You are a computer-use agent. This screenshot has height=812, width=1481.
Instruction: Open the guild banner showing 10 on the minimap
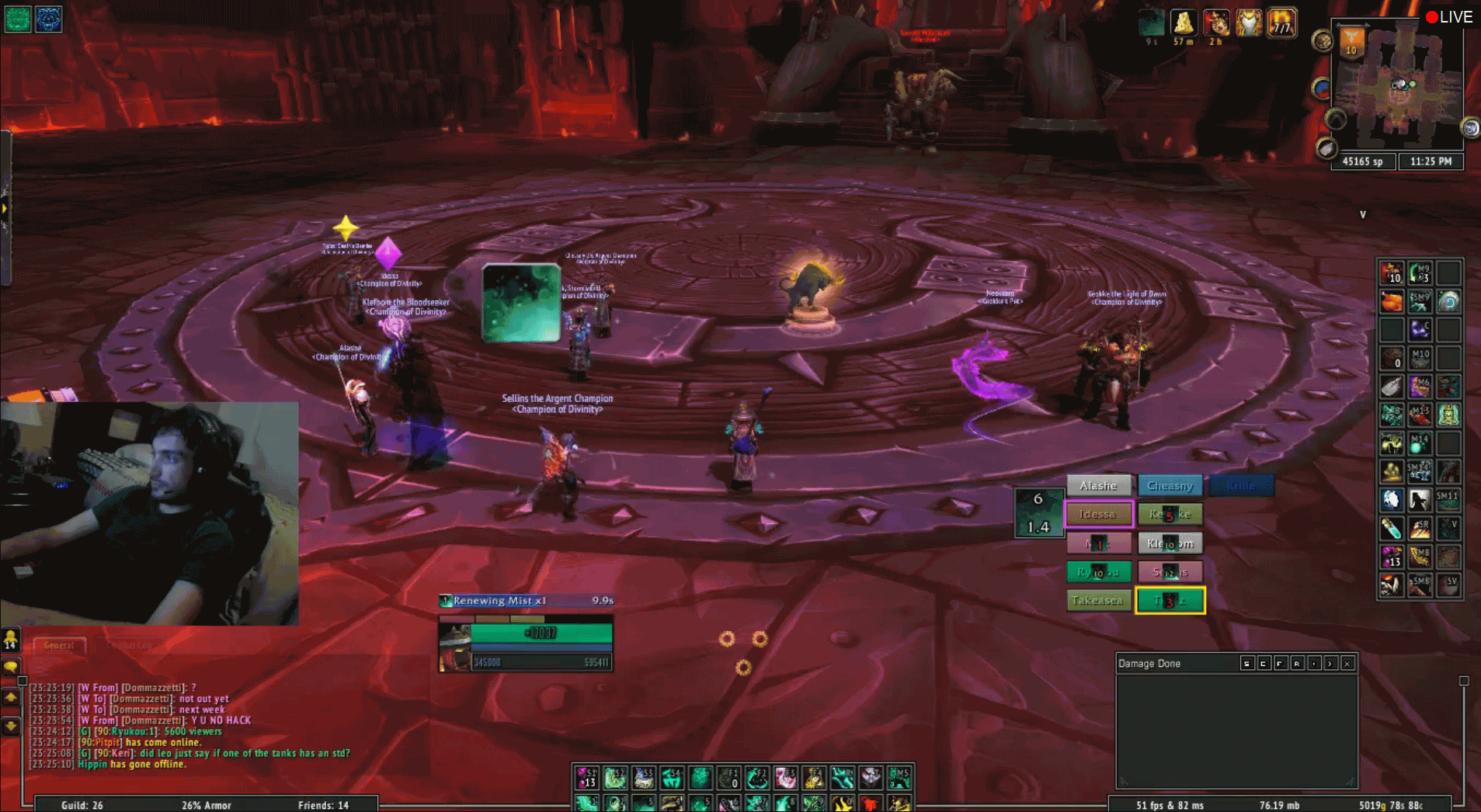point(1351,41)
